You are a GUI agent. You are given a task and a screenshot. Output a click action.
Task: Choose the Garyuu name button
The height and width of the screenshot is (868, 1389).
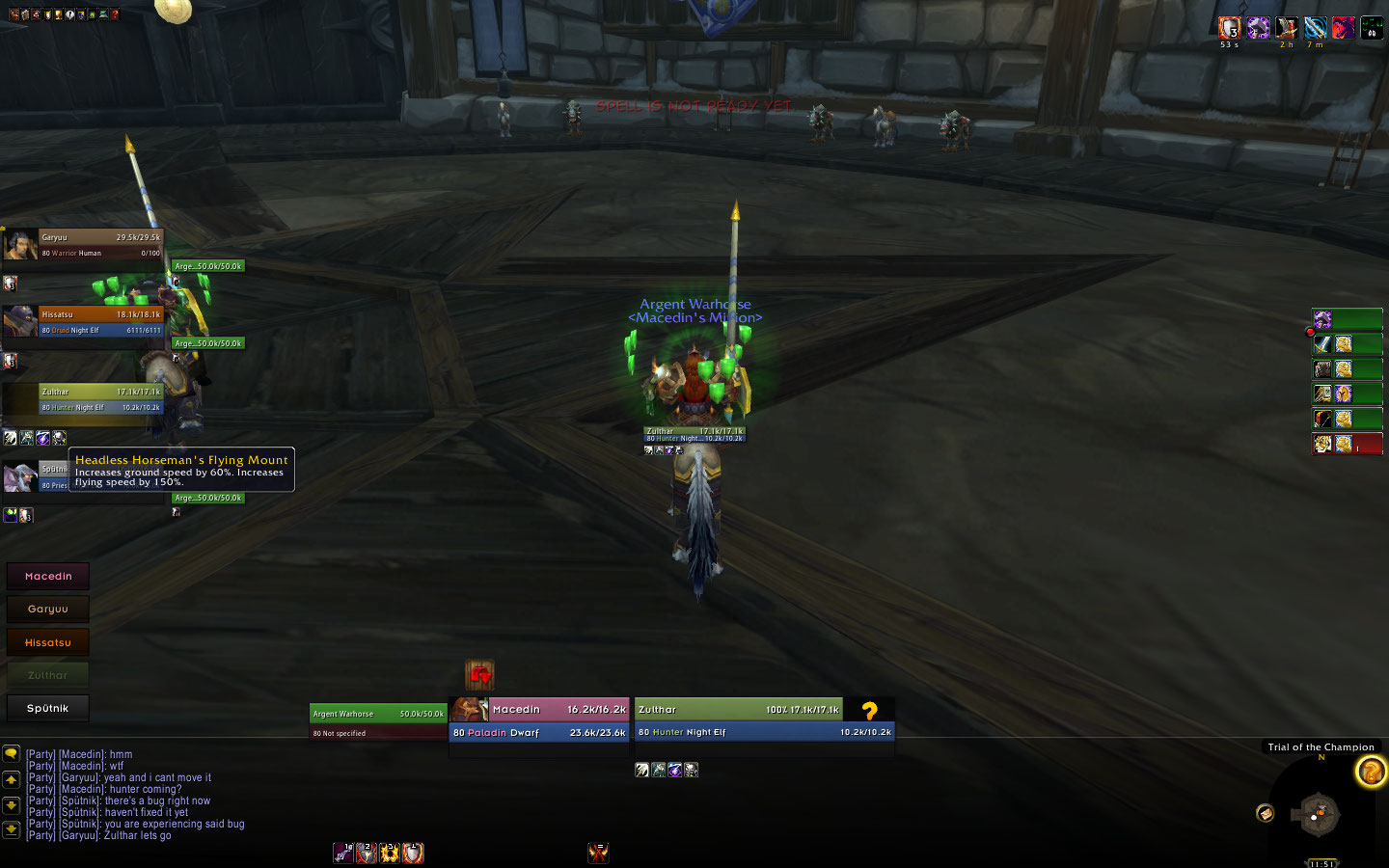[x=48, y=609]
